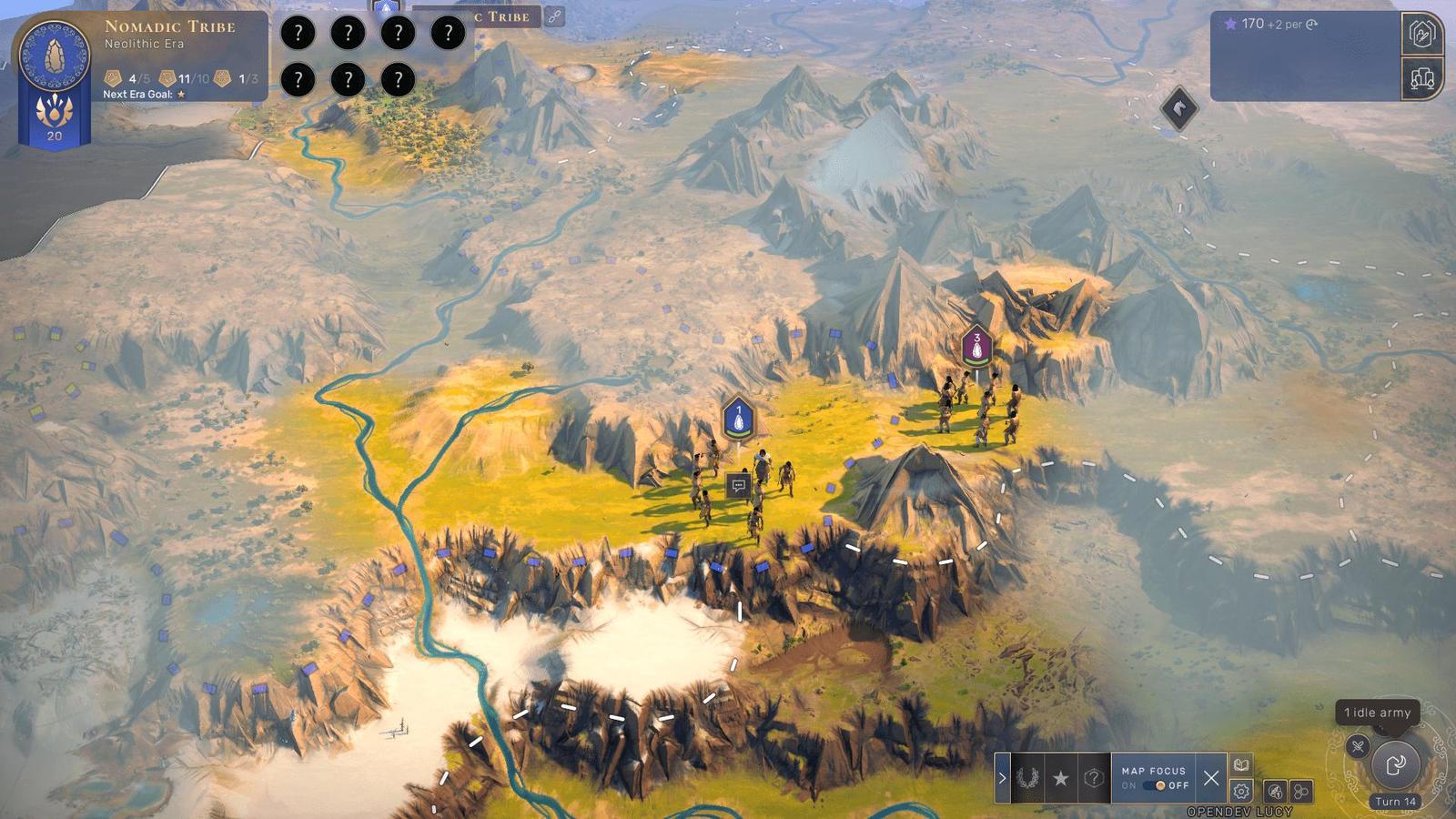Click the chain link icon beside Tribe label
The image size is (1456, 819).
click(553, 15)
